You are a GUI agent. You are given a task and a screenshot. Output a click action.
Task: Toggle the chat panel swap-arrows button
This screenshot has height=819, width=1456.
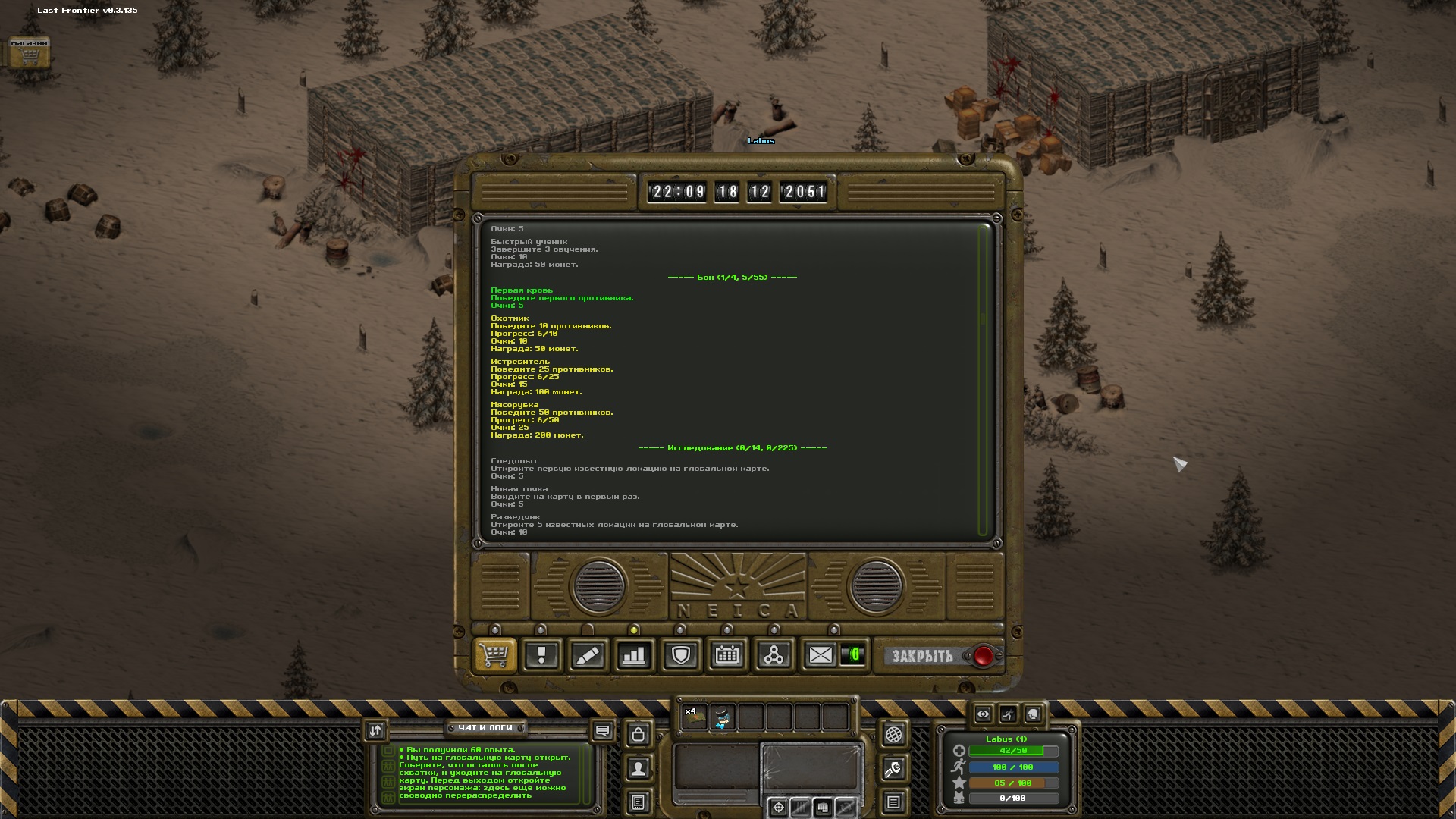(376, 730)
